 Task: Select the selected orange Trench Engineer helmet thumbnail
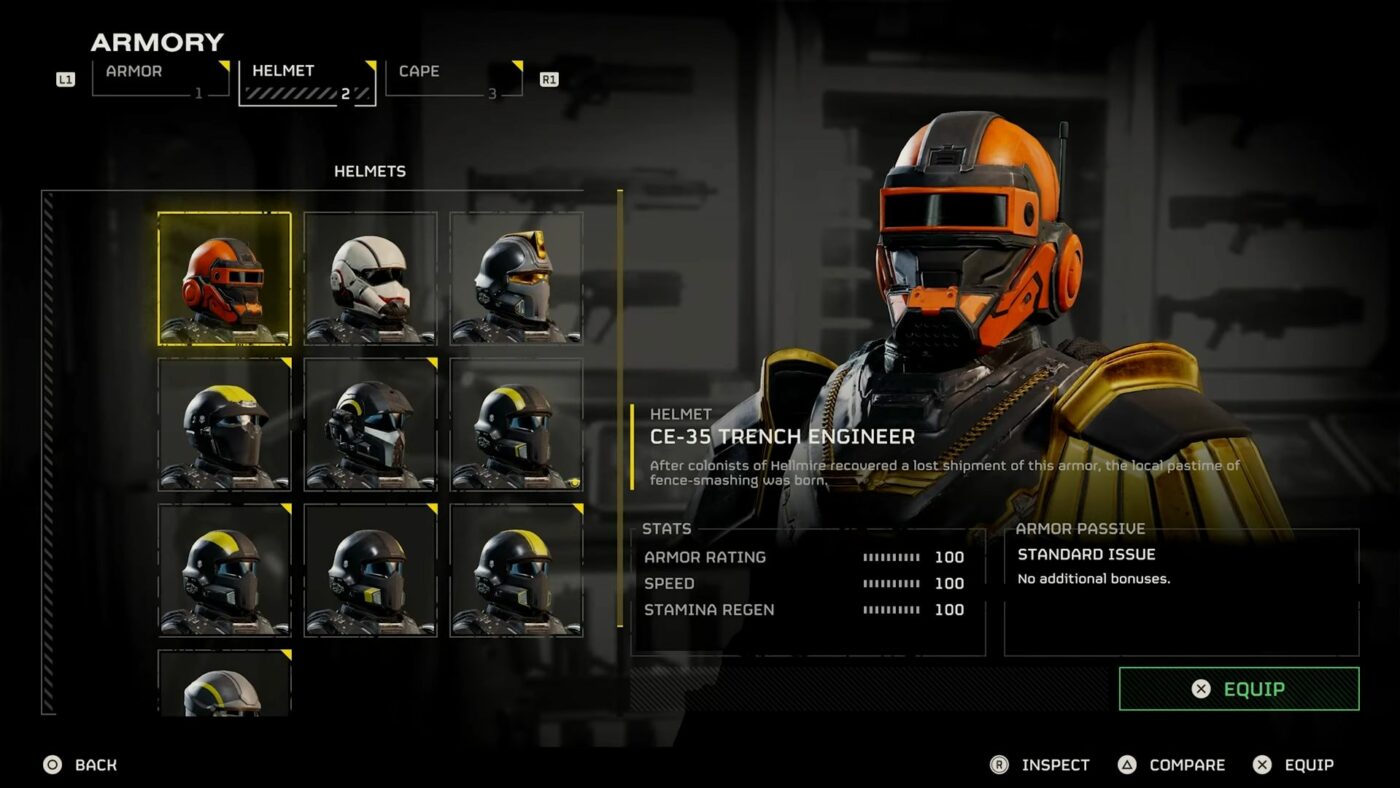click(224, 277)
